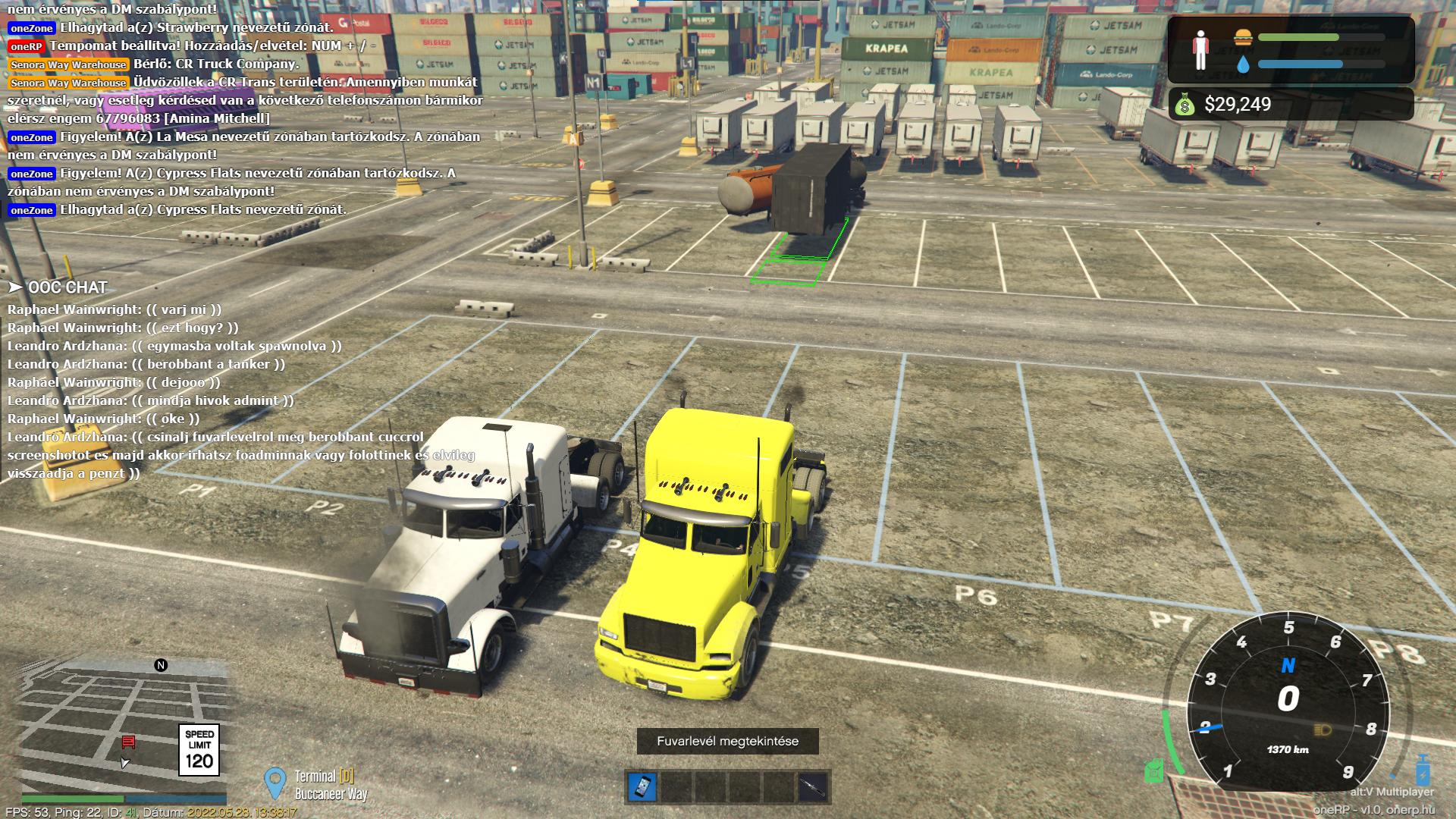Click the Fuvarlevél megtekintése button
The width and height of the screenshot is (1456, 819).
(727, 741)
